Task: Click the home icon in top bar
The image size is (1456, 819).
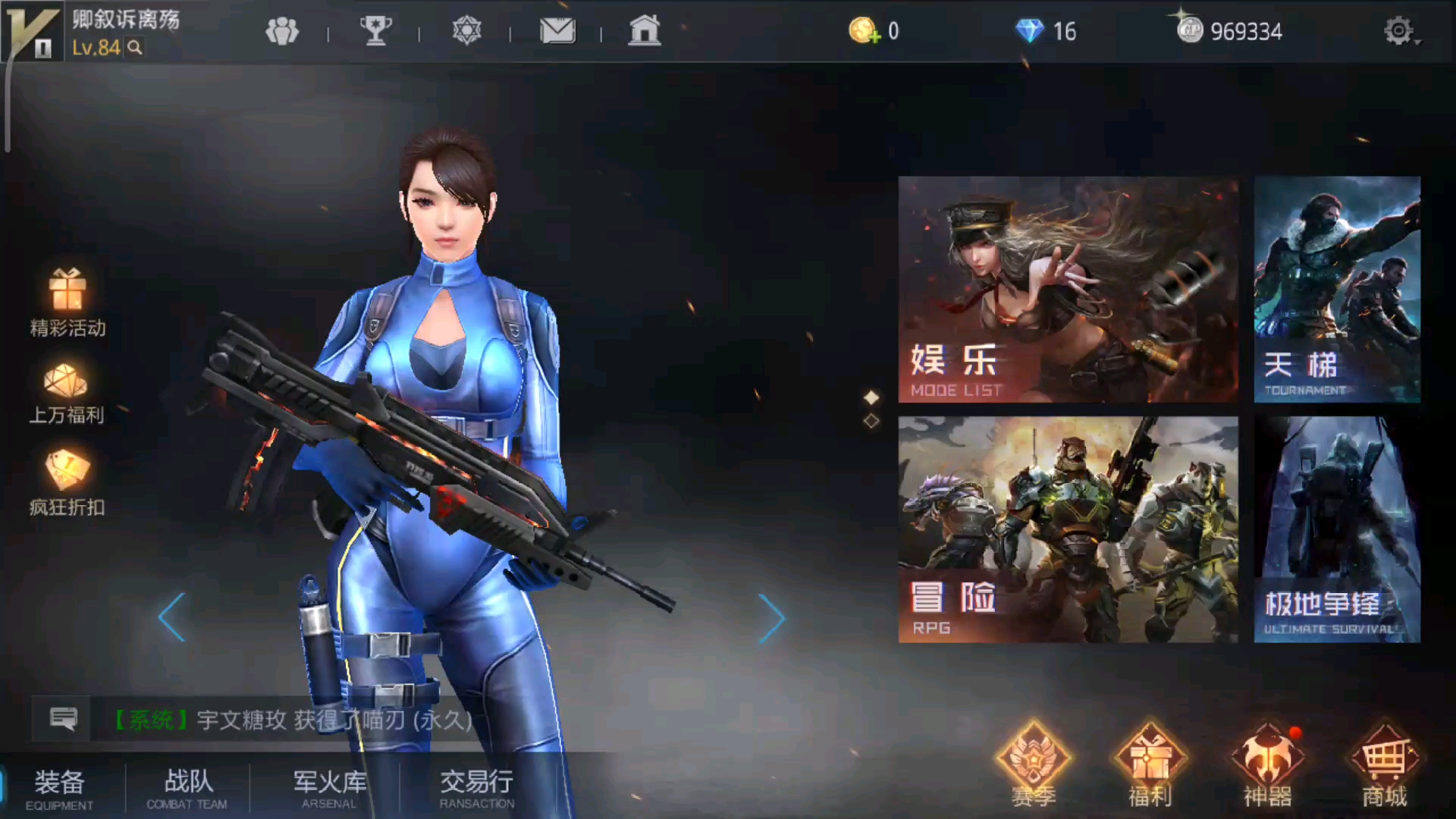Action: click(x=645, y=31)
